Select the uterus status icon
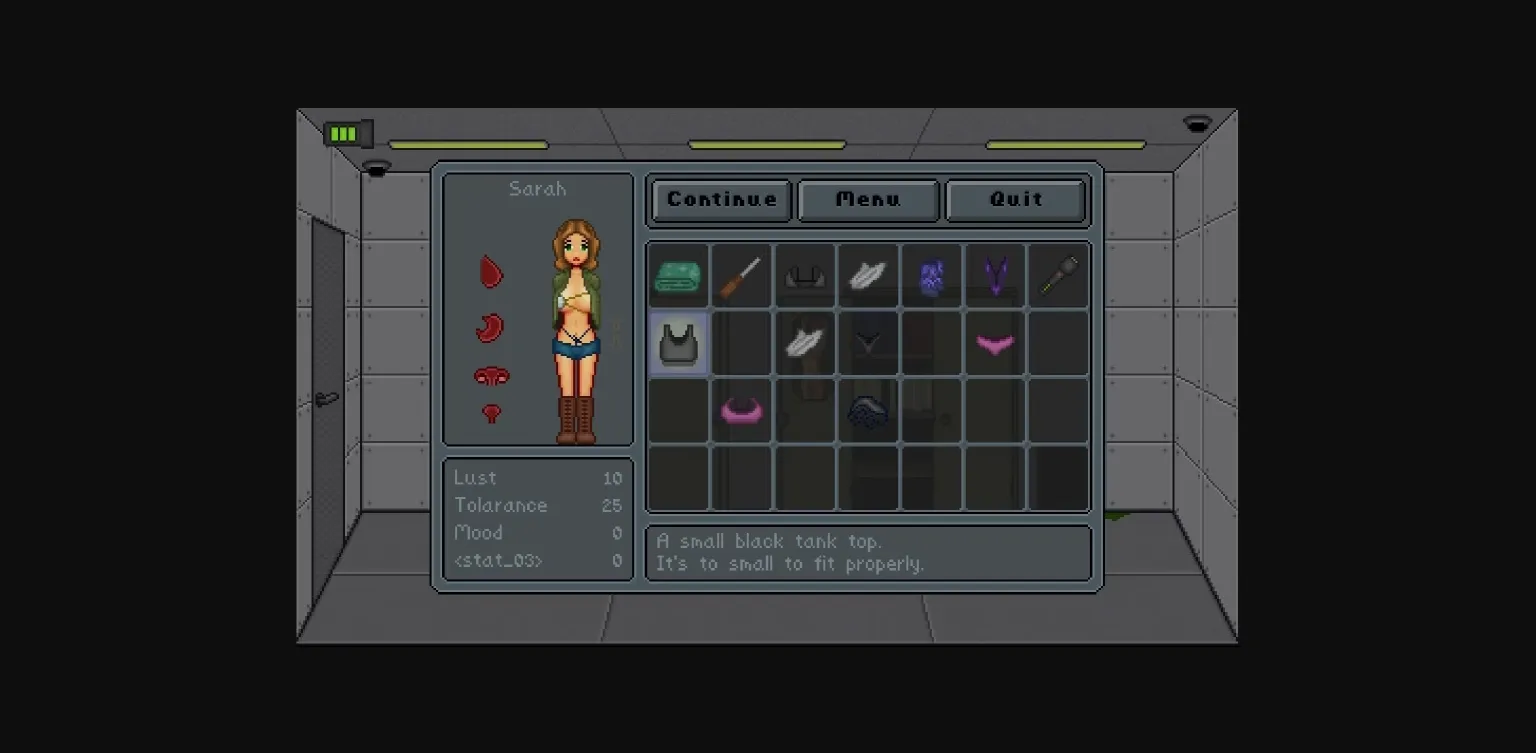Viewport: 1536px width, 753px height. [x=490, y=377]
